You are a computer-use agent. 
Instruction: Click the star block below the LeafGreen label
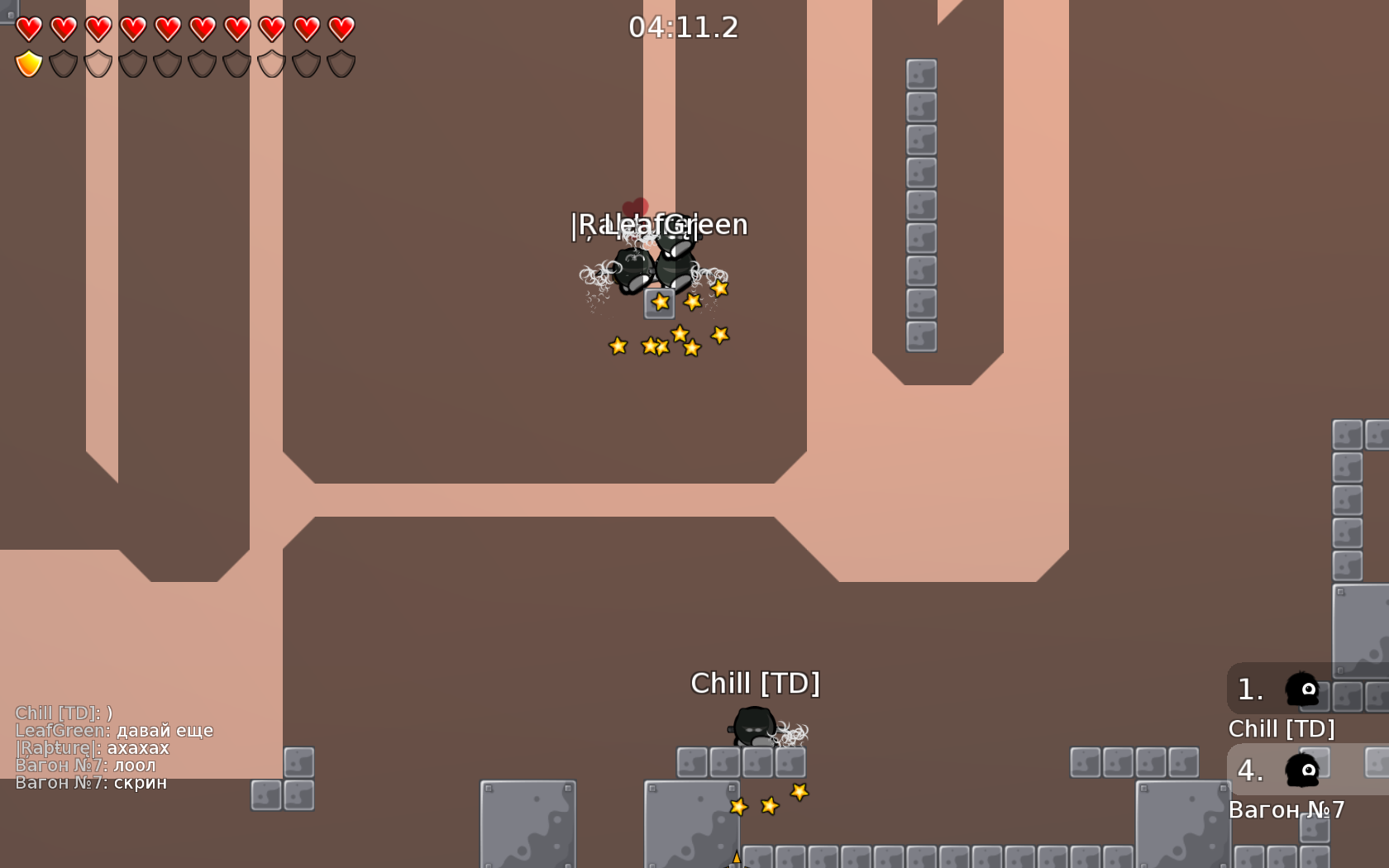pos(659,304)
